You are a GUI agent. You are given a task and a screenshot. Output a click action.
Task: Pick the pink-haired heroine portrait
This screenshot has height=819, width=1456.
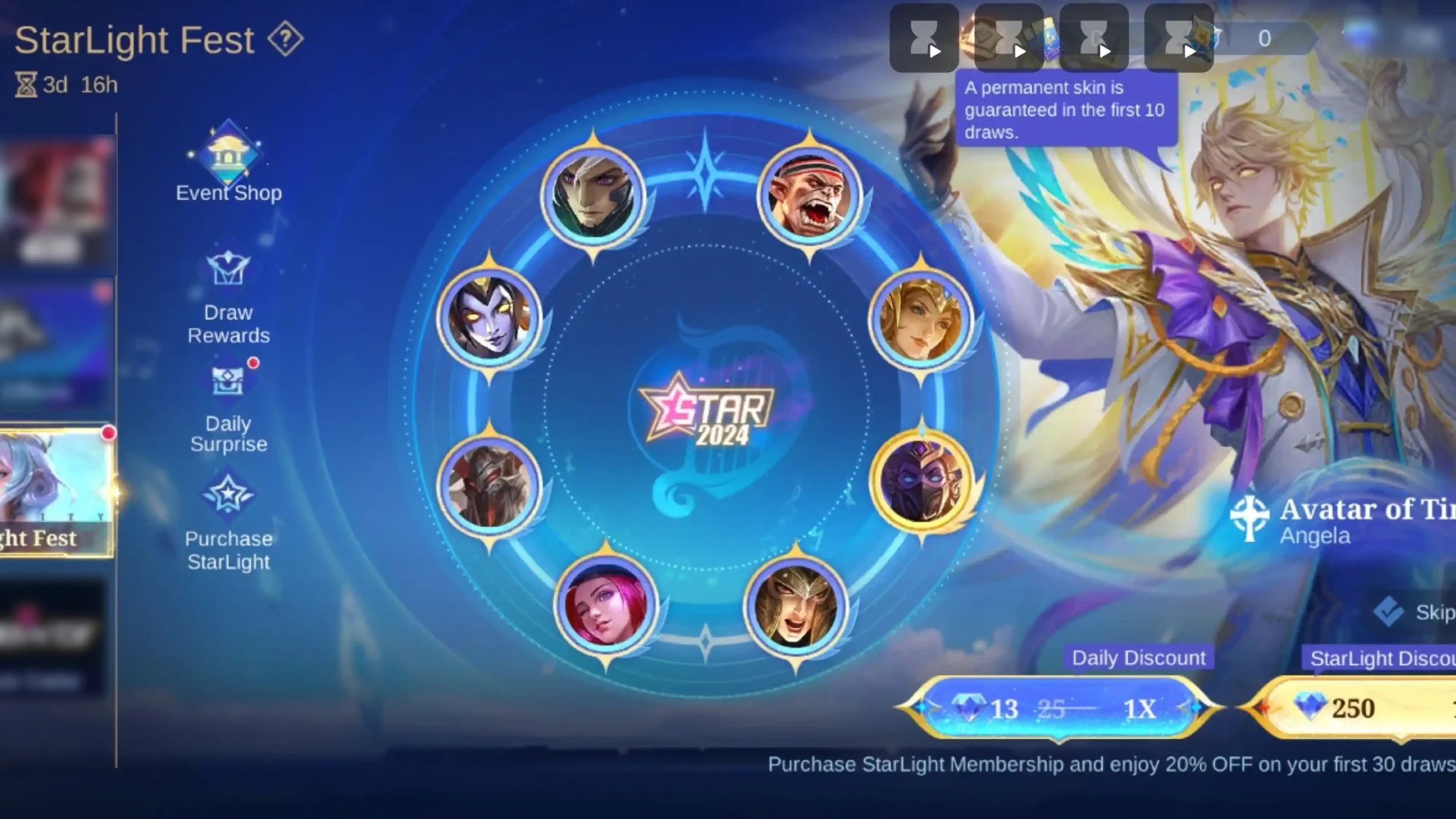[606, 605]
